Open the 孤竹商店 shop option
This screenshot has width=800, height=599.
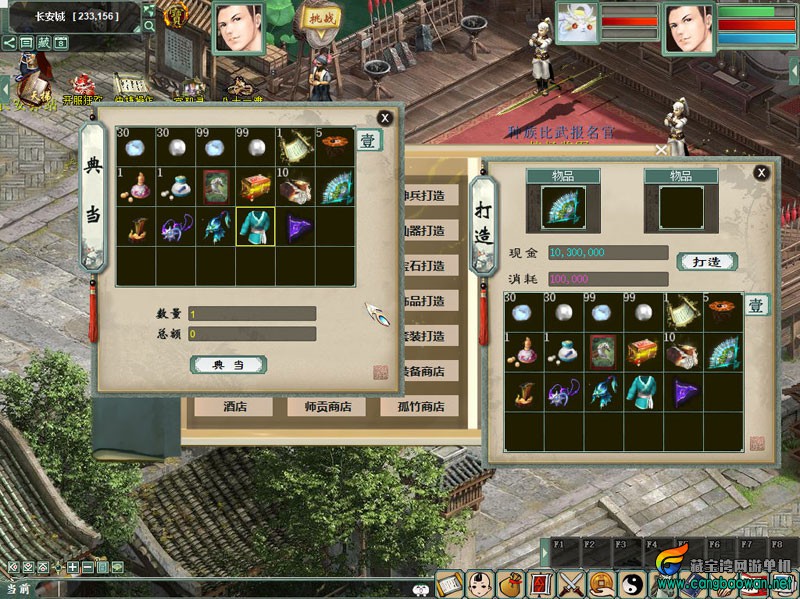pos(418,407)
